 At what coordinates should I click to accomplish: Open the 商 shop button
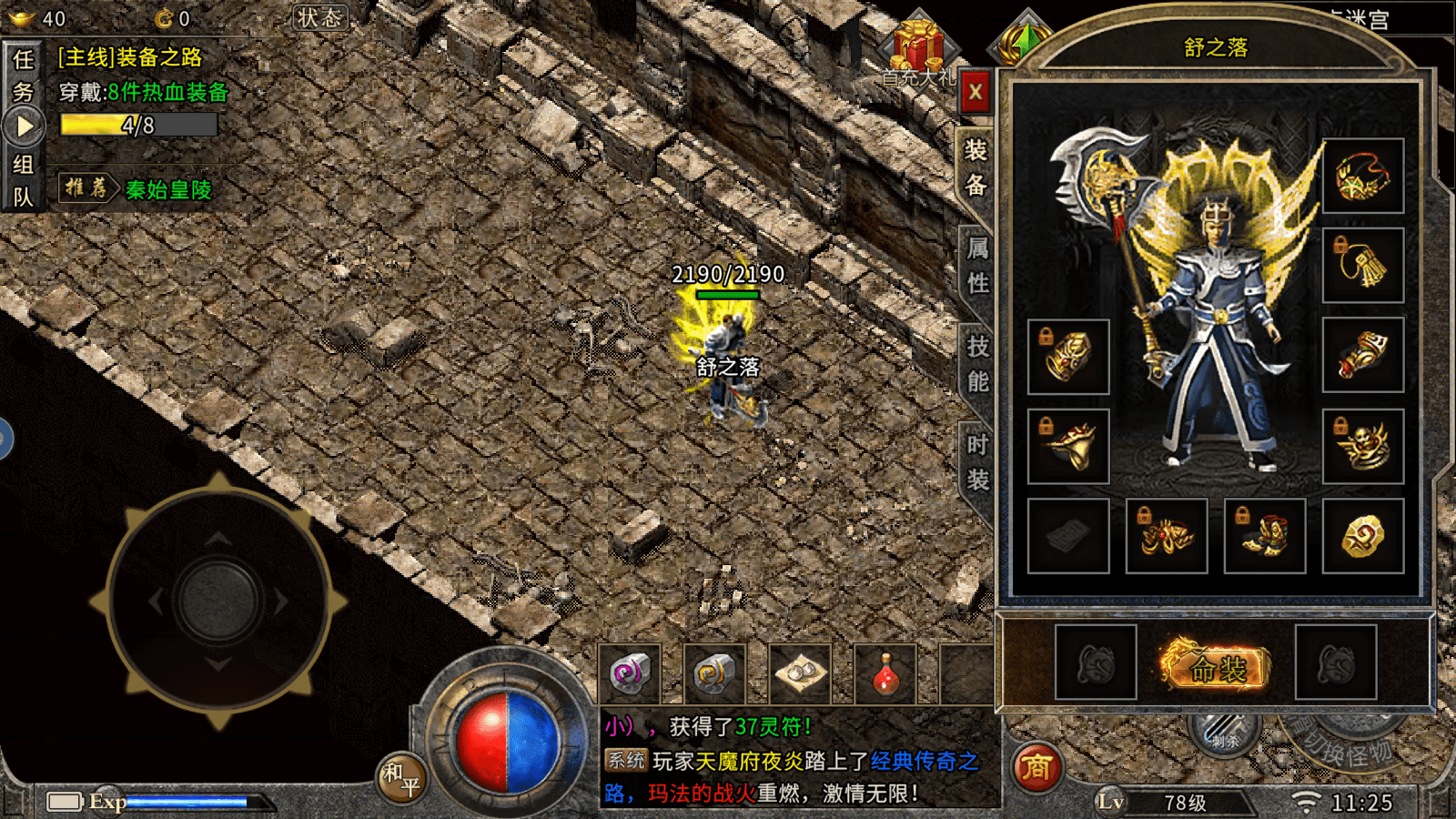click(1036, 768)
